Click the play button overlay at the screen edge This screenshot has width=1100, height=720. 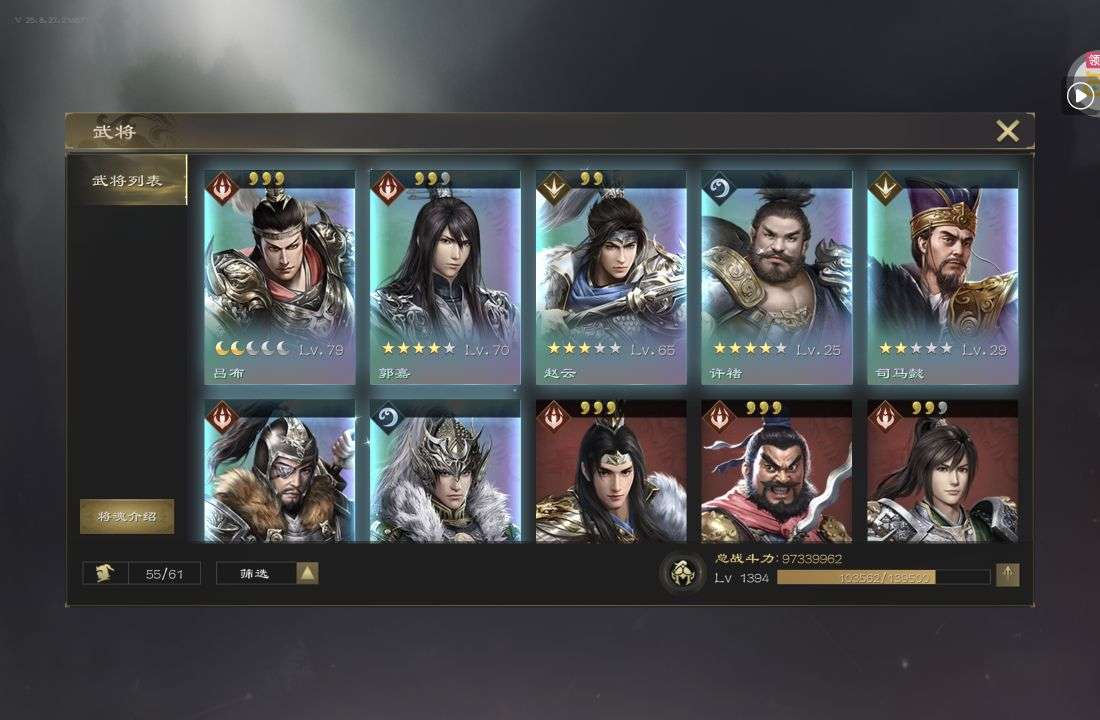(1080, 95)
